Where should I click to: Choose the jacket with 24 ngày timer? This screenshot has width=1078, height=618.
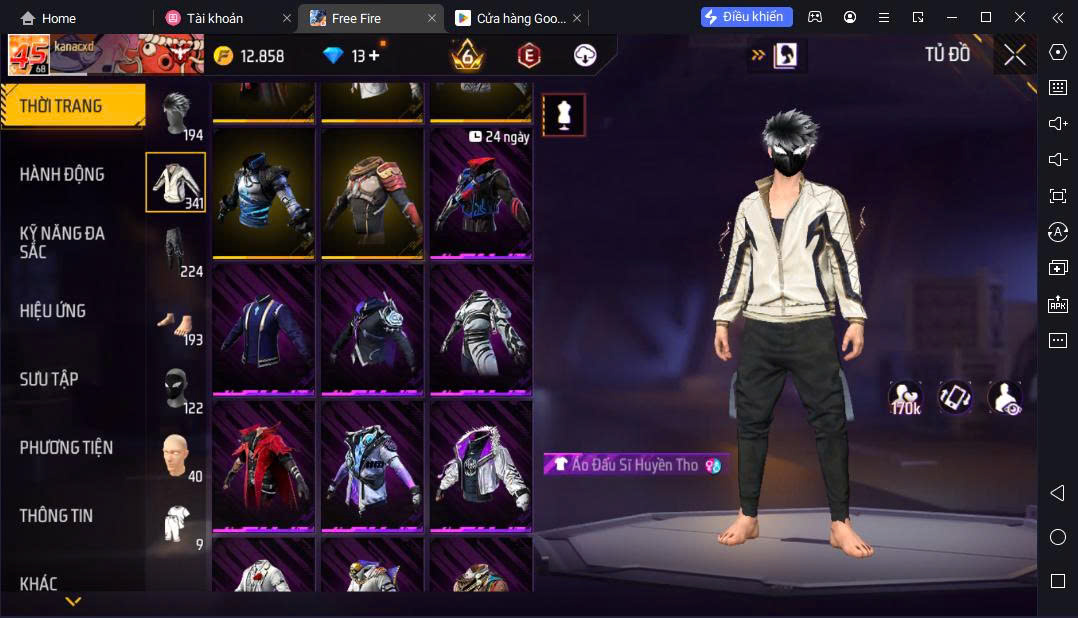click(481, 194)
